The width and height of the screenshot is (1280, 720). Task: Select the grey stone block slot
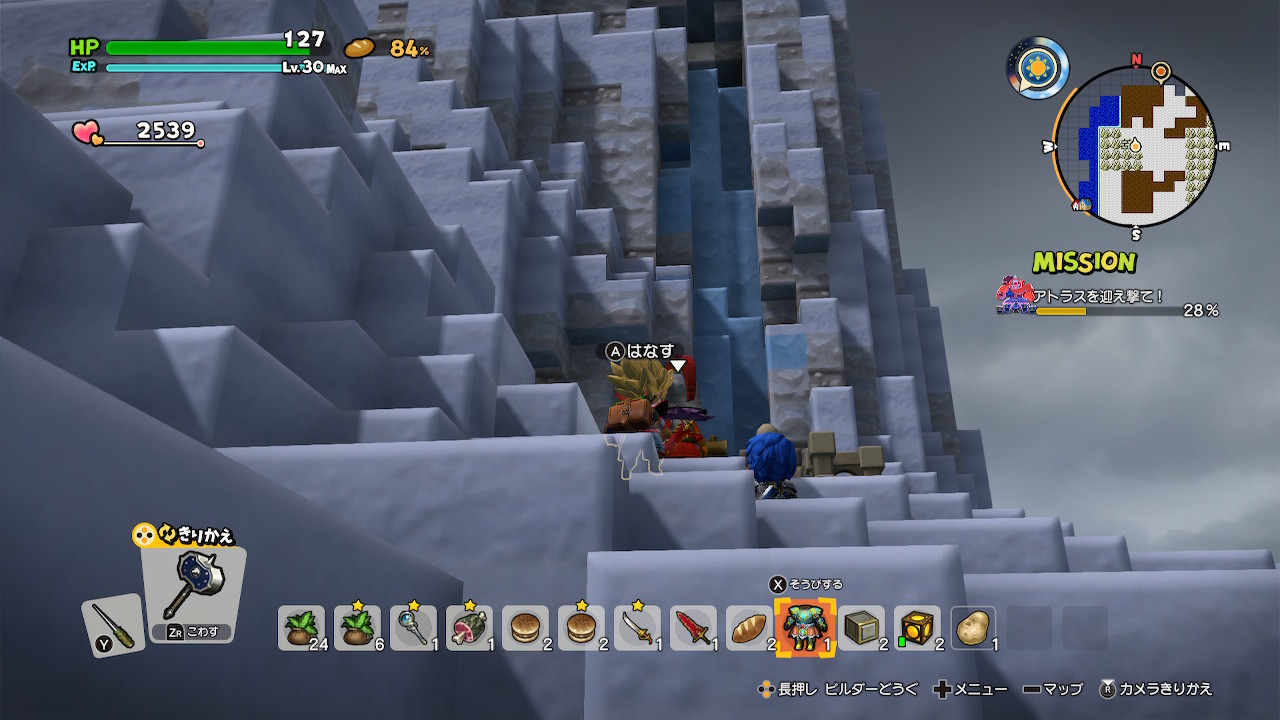pyautogui.click(x=861, y=628)
